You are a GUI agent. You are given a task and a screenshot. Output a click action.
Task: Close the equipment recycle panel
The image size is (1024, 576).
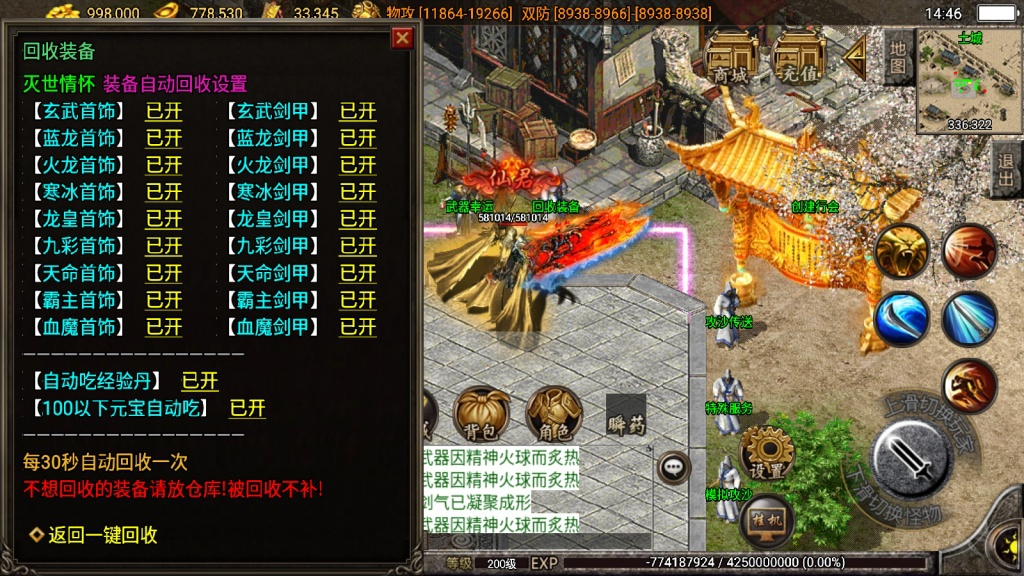tap(402, 38)
